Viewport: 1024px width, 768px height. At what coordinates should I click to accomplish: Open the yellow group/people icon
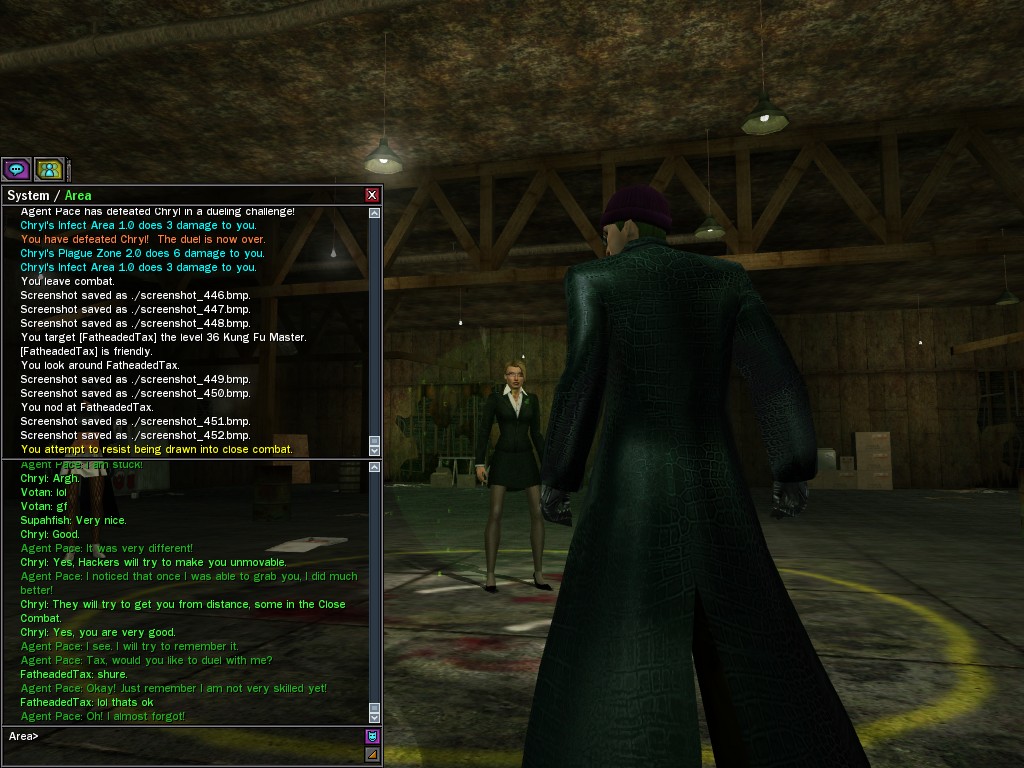49,169
